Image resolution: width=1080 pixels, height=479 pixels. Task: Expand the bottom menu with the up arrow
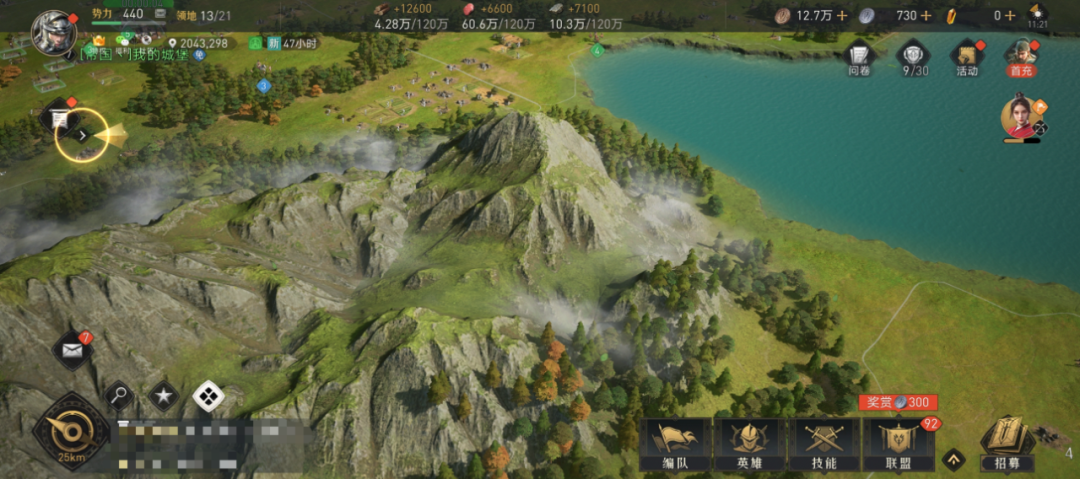click(954, 459)
